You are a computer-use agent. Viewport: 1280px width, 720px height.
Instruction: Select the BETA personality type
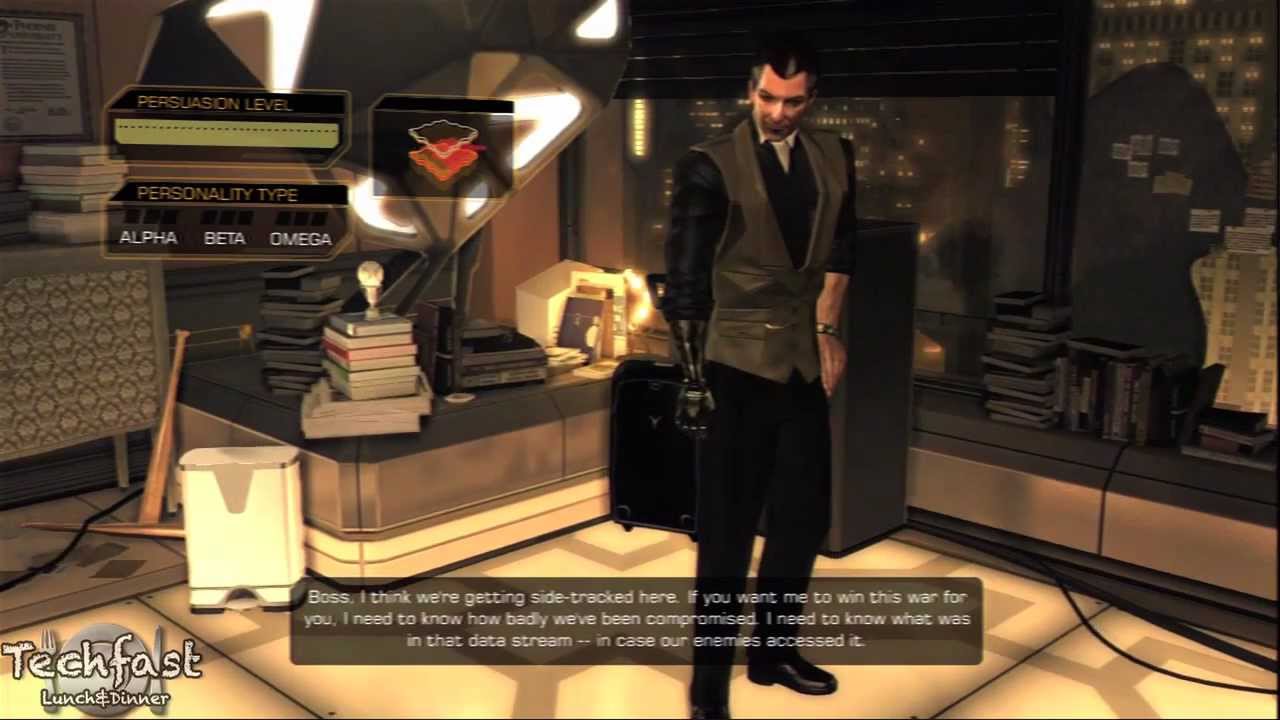[x=224, y=237]
